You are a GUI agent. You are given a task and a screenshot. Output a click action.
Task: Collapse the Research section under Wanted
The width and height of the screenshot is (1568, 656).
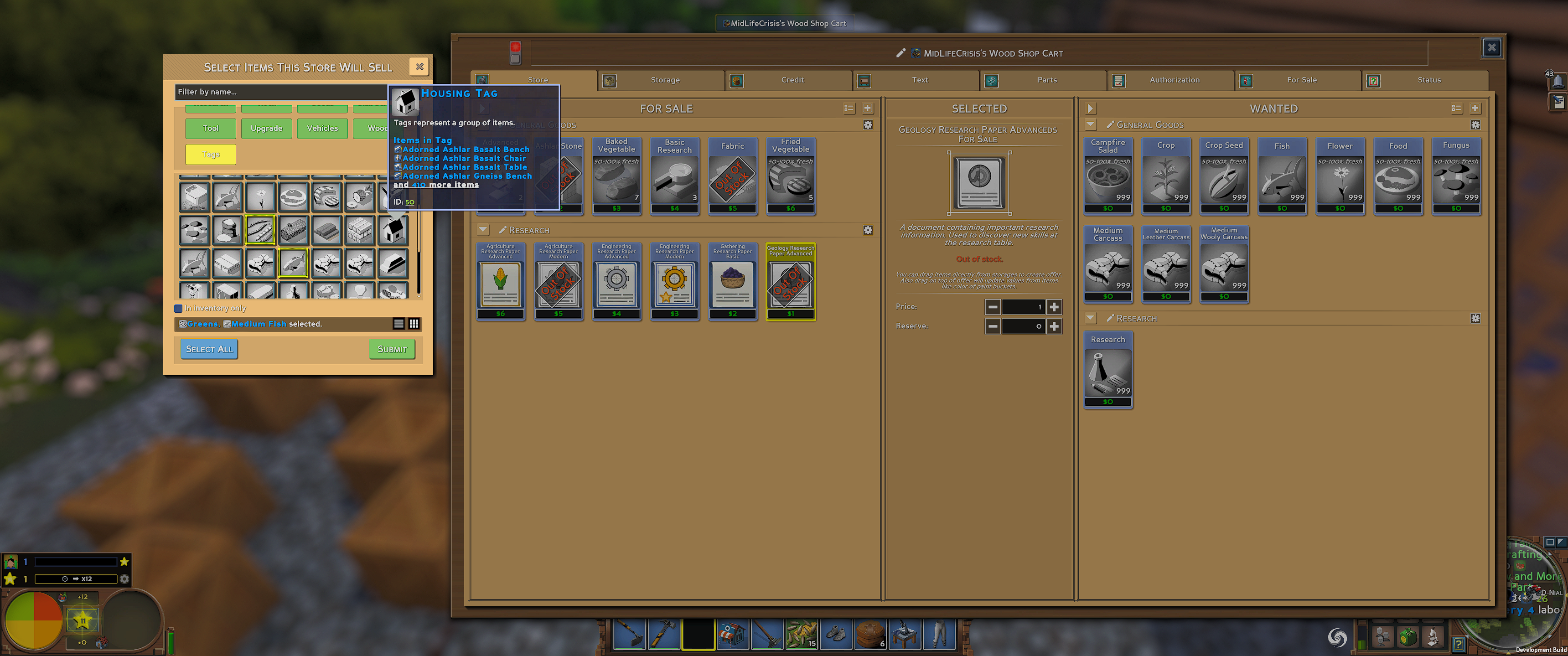(1091, 318)
